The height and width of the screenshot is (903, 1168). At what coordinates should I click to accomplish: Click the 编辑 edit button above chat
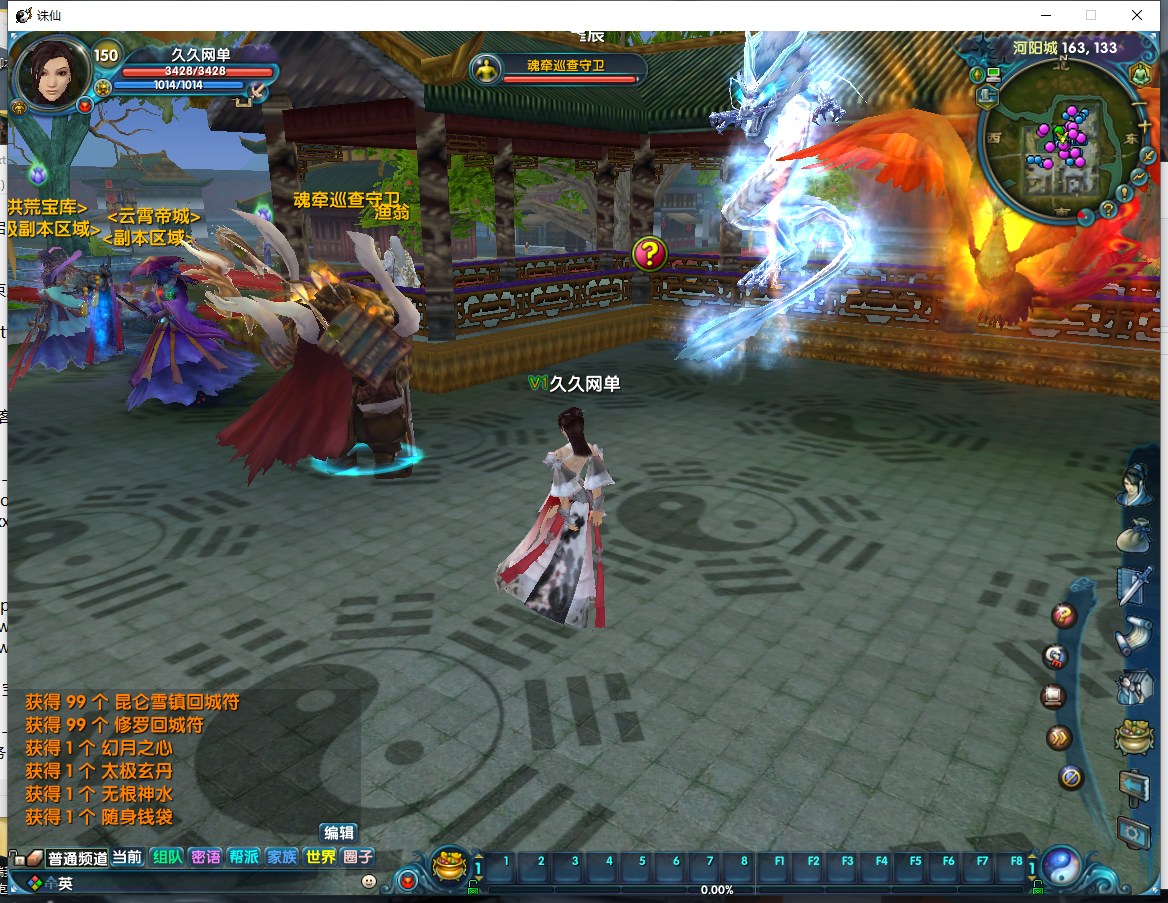338,832
